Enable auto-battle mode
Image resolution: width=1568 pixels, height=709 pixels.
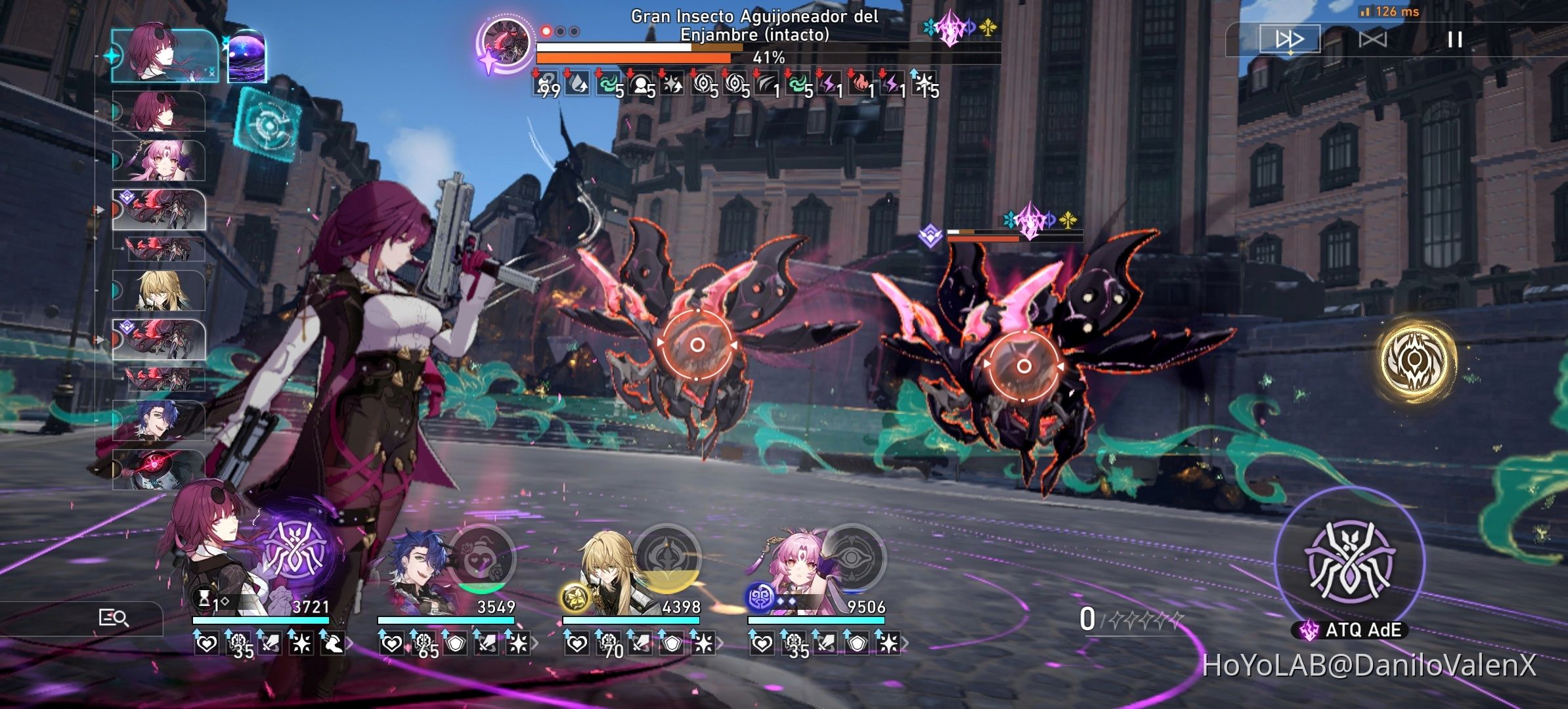[1374, 39]
